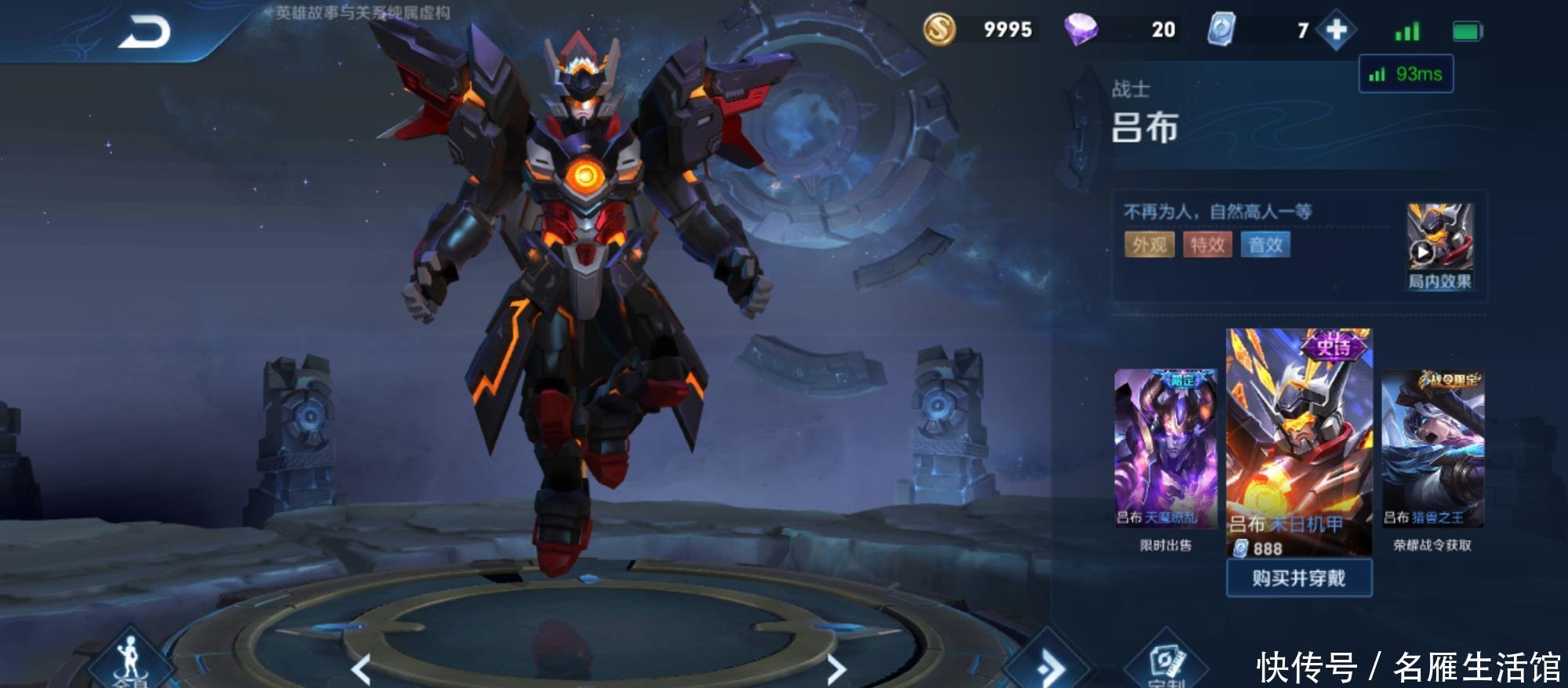Image resolution: width=1568 pixels, height=688 pixels.
Task: Click the red 特效 effects tag
Action: pos(1207,244)
